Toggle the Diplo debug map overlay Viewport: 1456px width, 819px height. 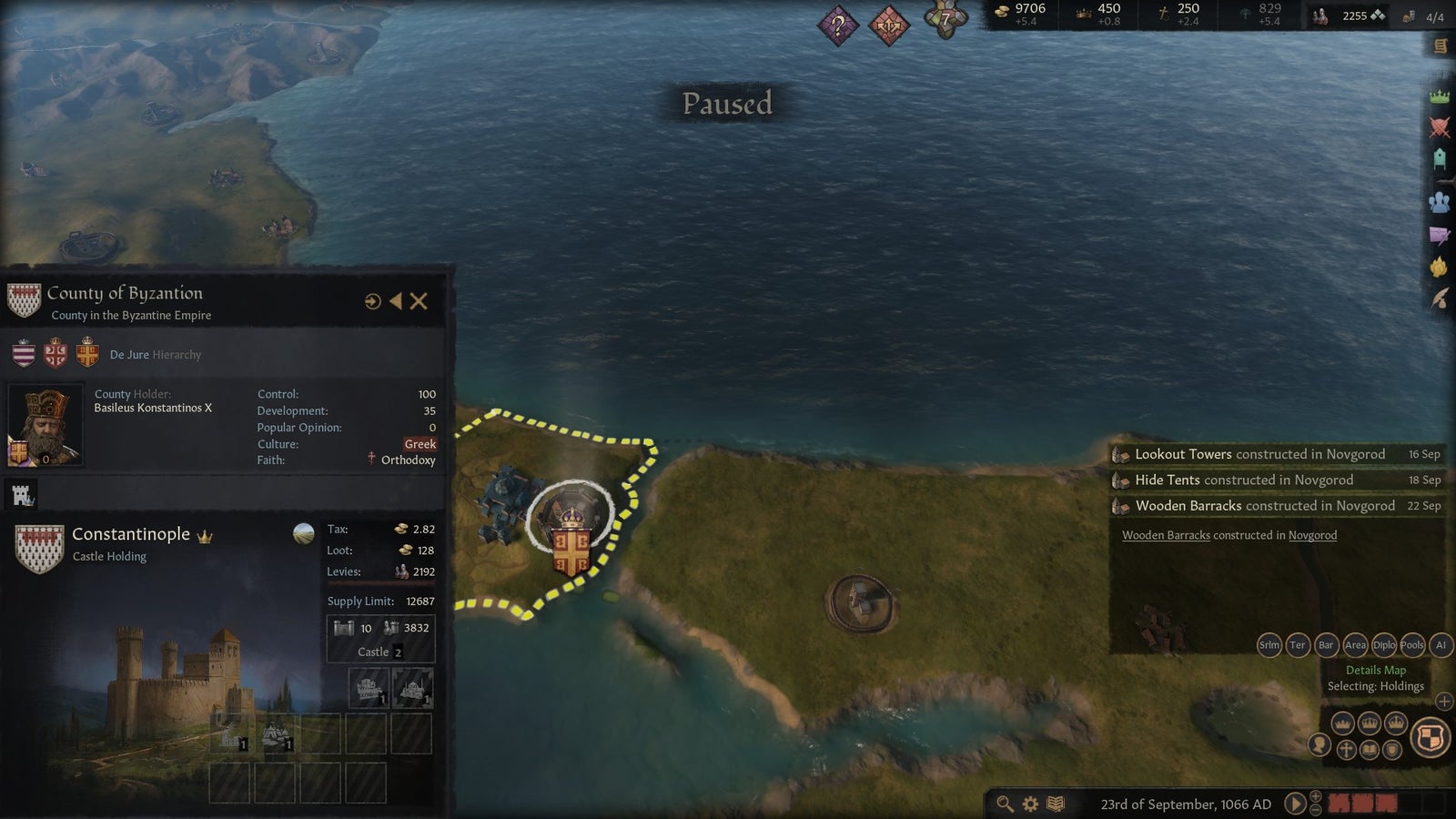(1384, 645)
